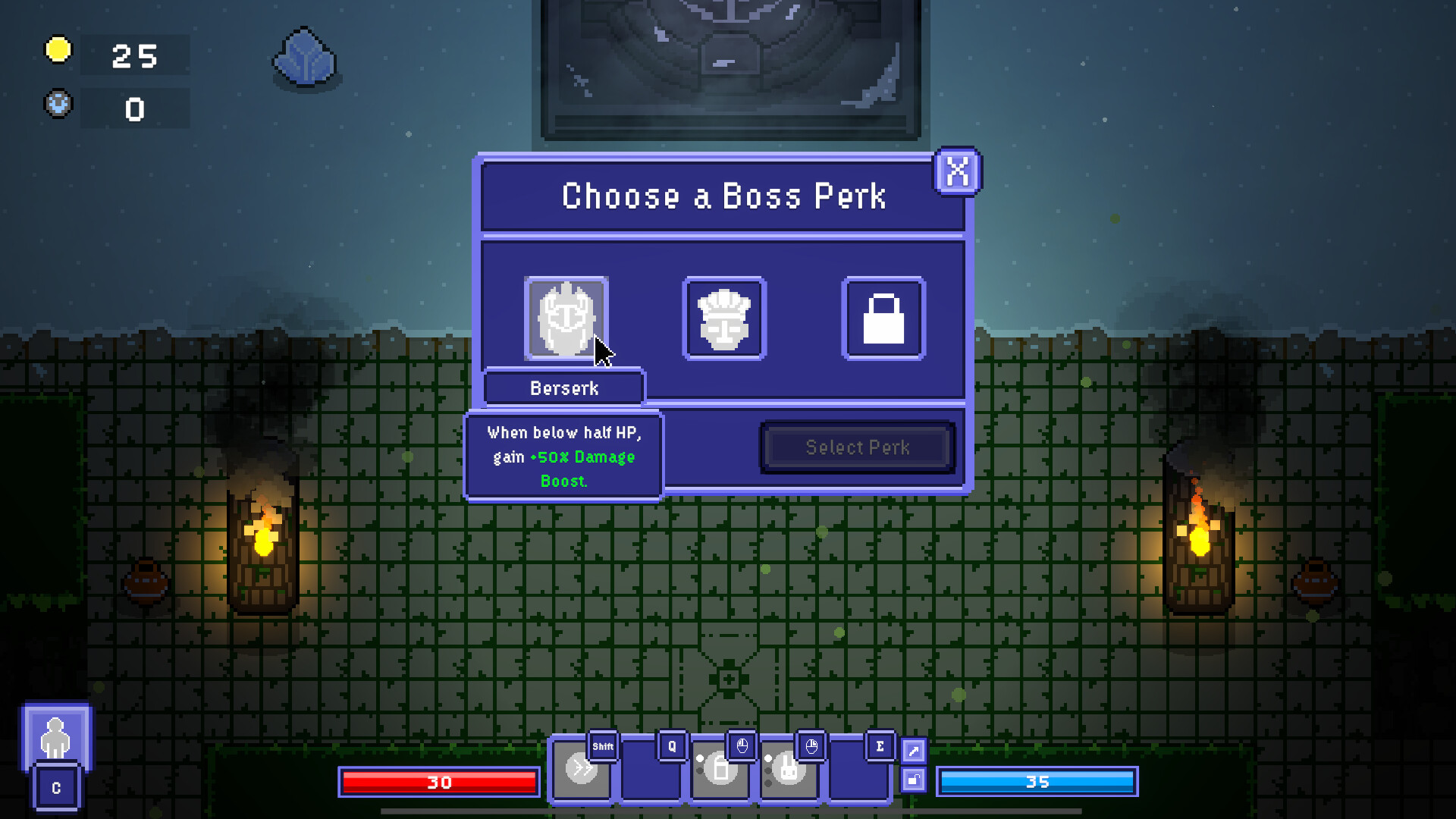Screen dimensions: 1456x819
Task: Close the Choose a Boss Perk dialog
Action: (x=957, y=172)
